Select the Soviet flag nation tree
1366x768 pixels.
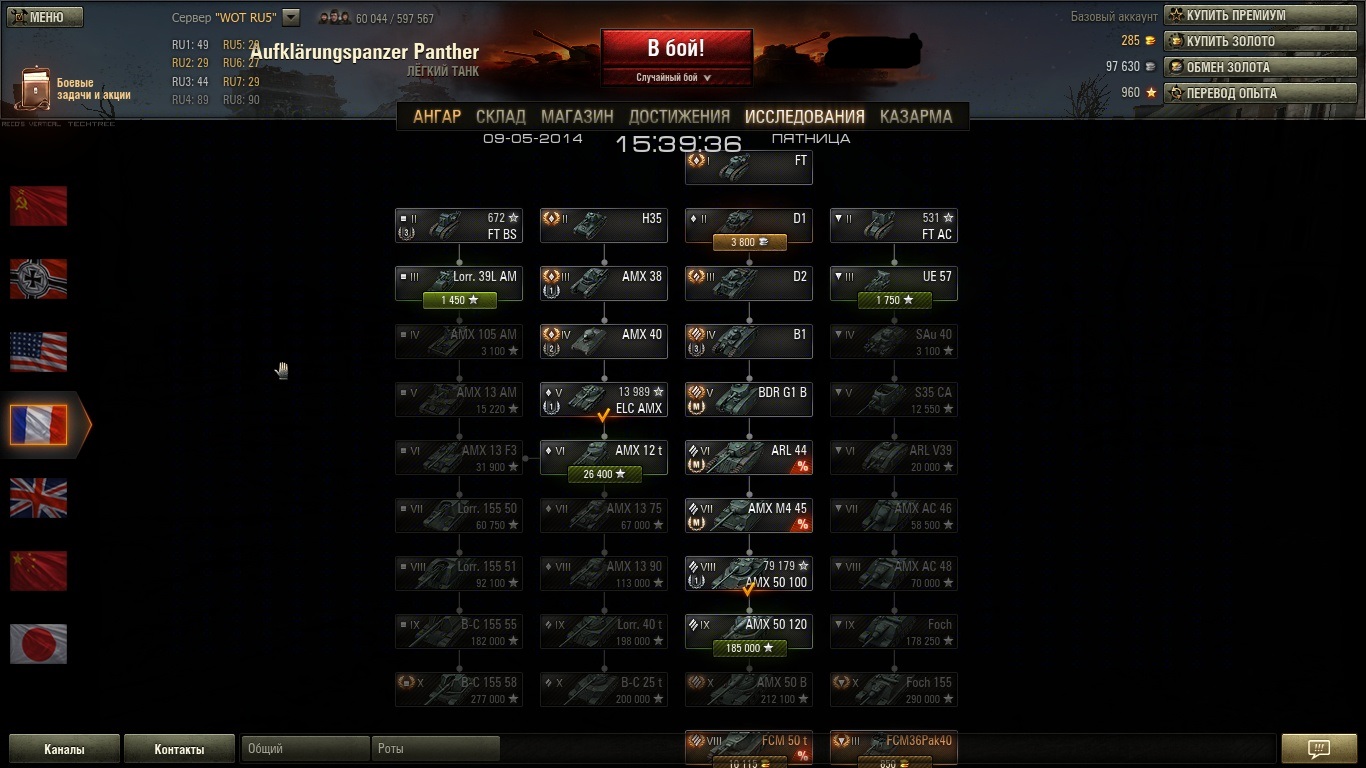[38, 206]
